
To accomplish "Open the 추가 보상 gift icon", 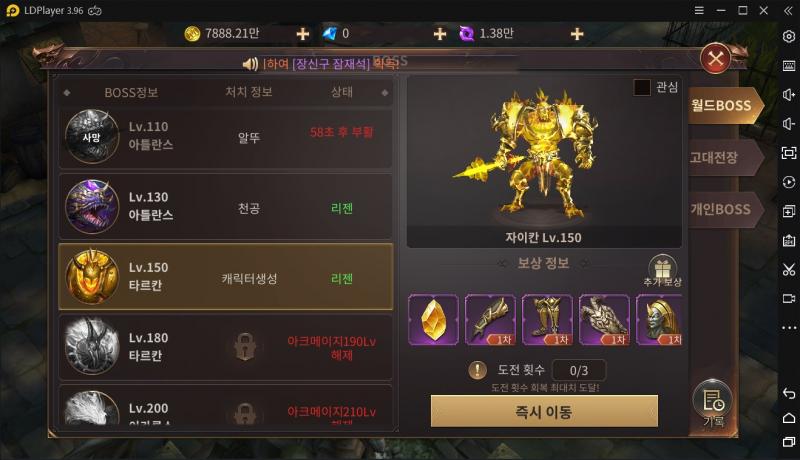I will pos(662,269).
